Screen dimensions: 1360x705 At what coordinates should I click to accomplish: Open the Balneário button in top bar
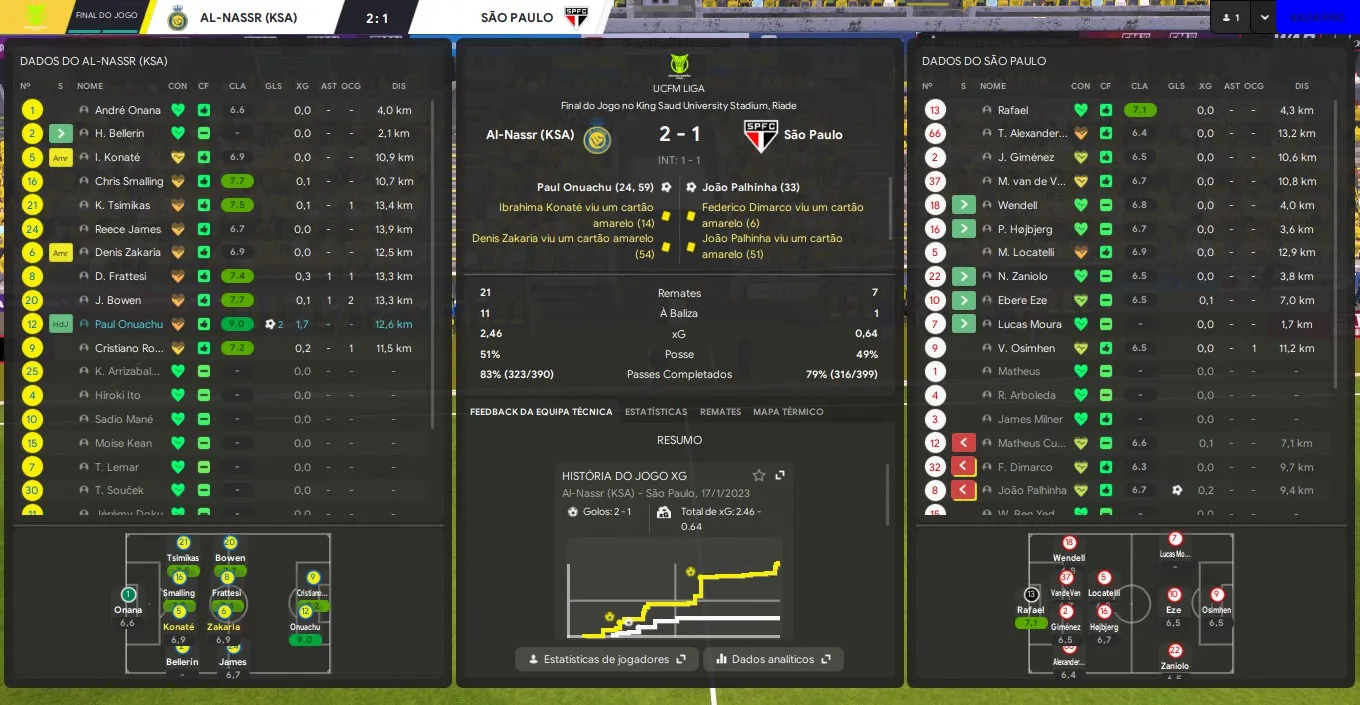1316,17
